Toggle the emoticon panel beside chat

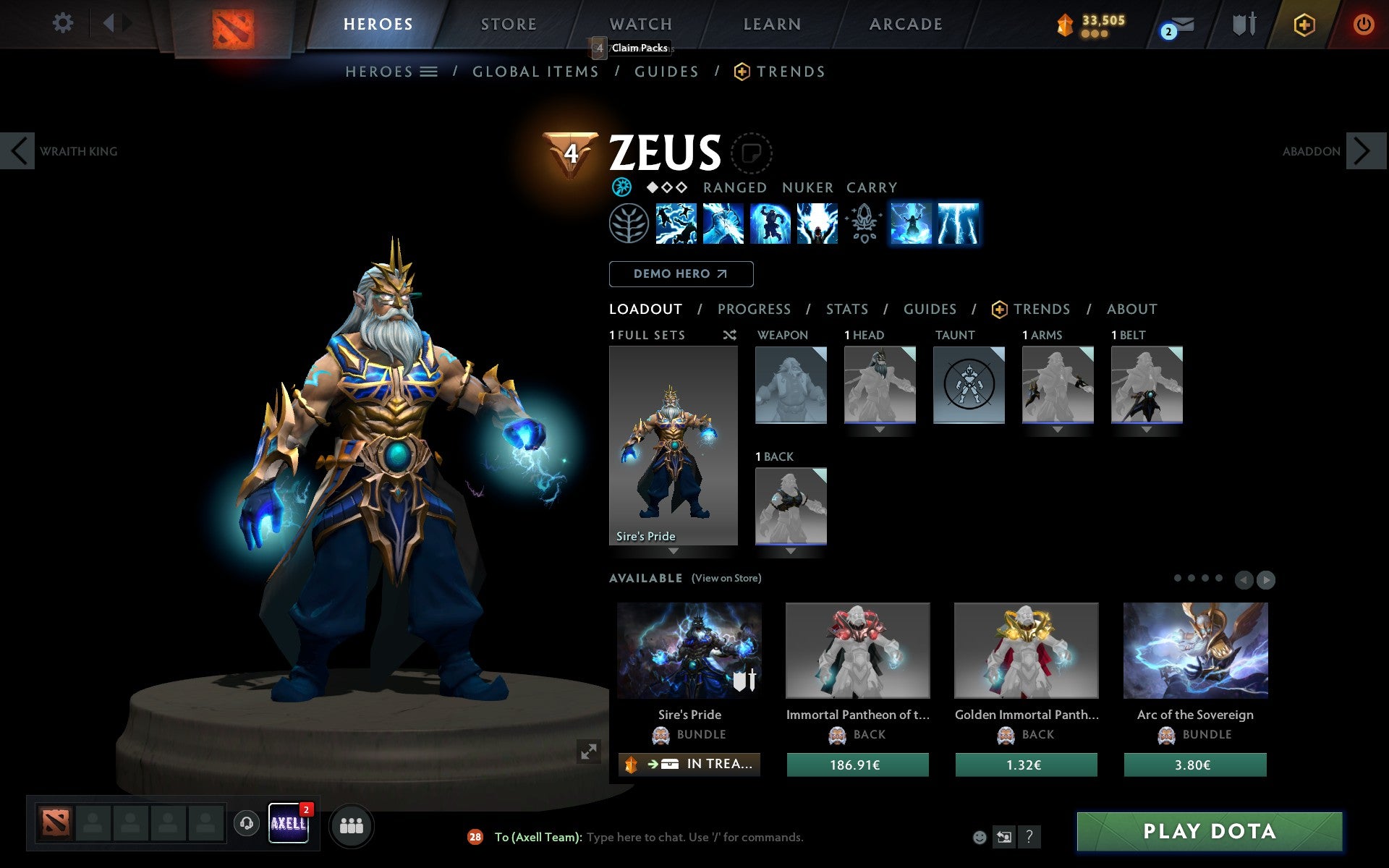pyautogui.click(x=980, y=835)
